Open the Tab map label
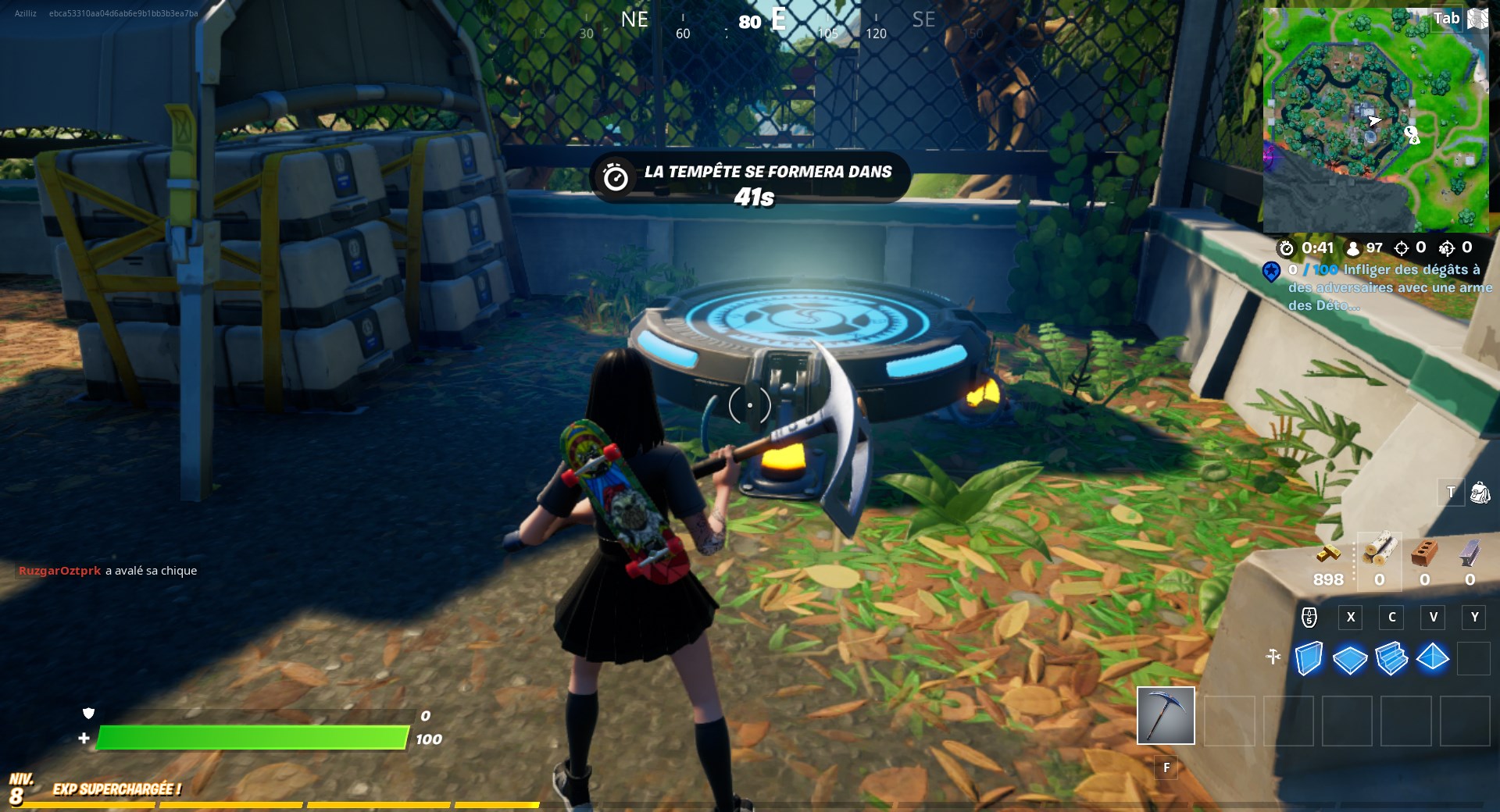This screenshot has width=1500, height=812. 1445,20
